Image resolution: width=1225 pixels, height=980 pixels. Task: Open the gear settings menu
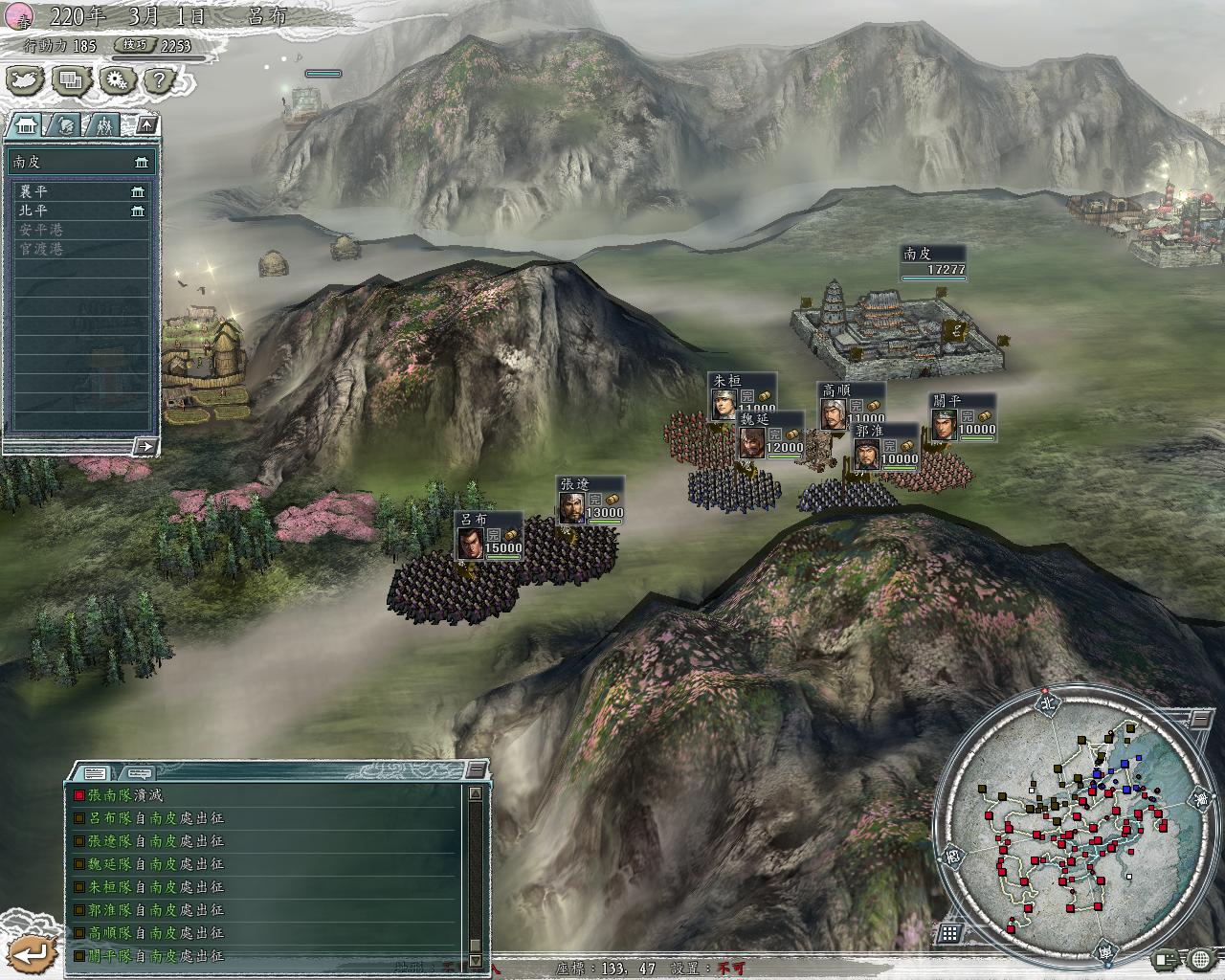coord(116,80)
